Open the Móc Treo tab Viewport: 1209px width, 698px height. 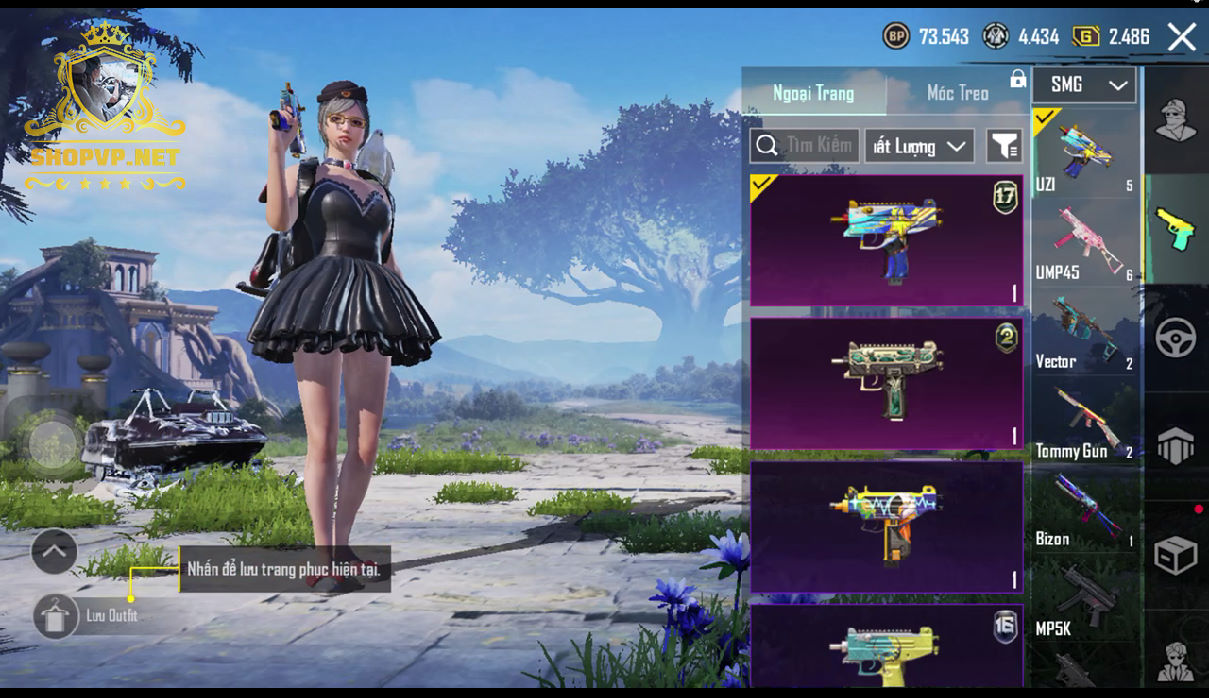[957, 93]
